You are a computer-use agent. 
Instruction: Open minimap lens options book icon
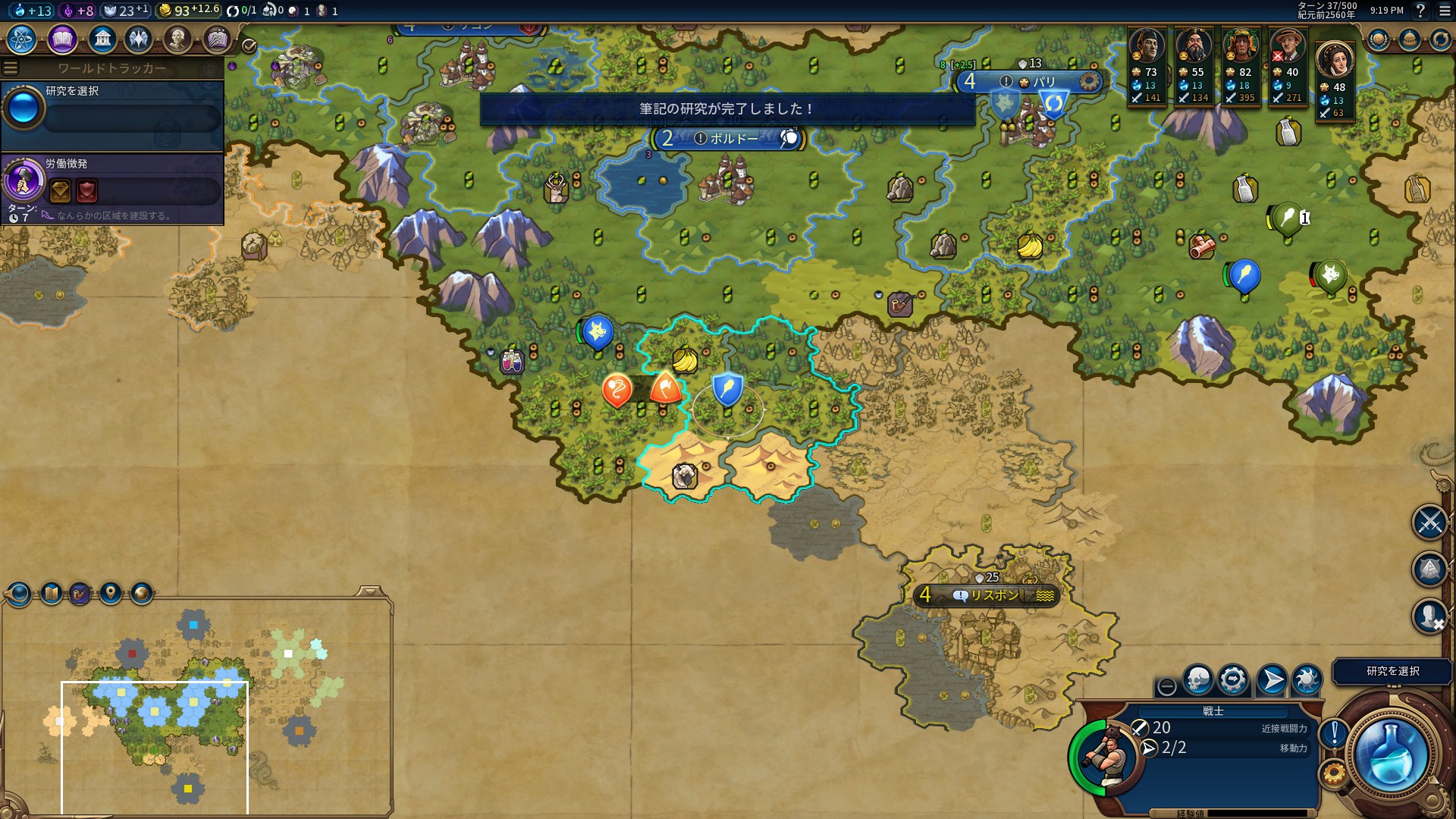tap(52, 593)
